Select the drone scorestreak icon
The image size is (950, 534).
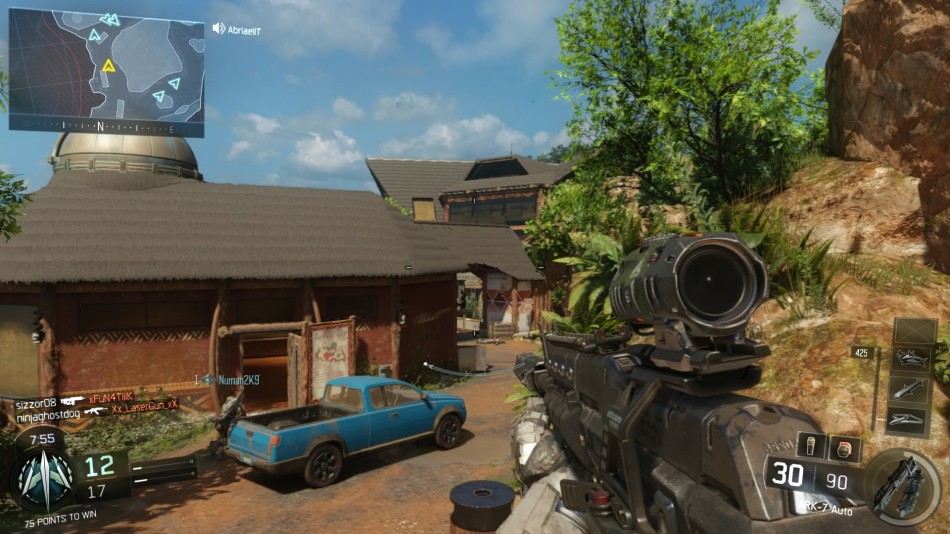pyautogui.click(x=914, y=357)
